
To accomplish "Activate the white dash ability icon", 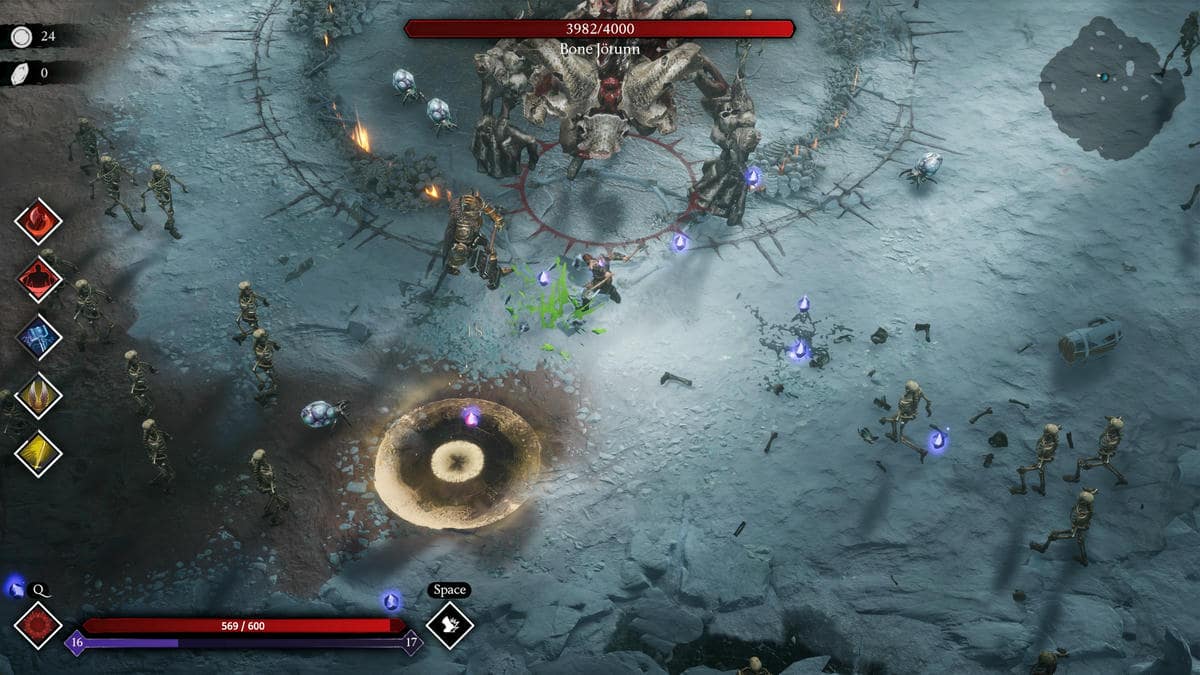I will click(x=449, y=625).
